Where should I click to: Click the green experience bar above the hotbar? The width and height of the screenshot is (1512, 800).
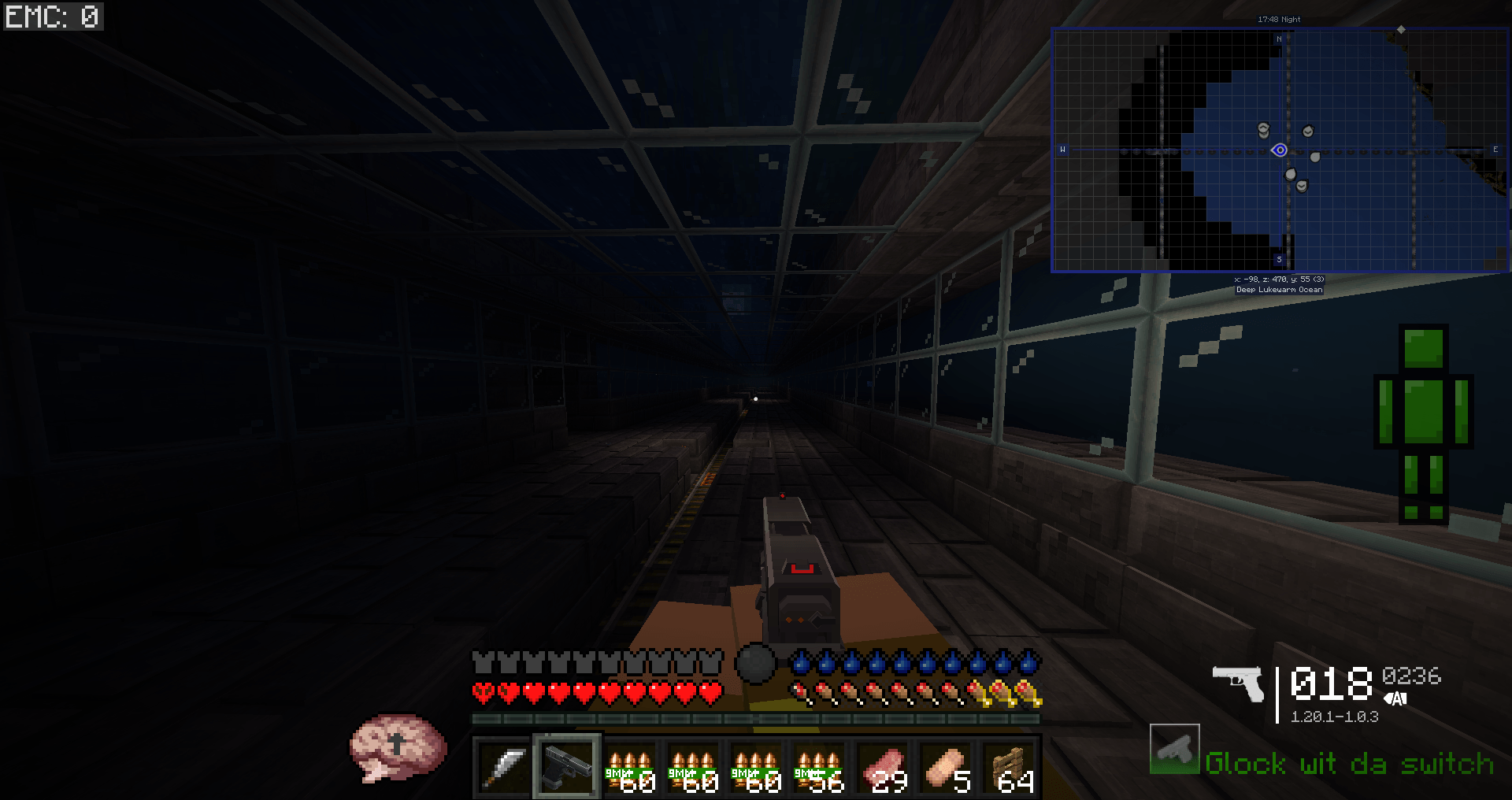(x=756, y=718)
